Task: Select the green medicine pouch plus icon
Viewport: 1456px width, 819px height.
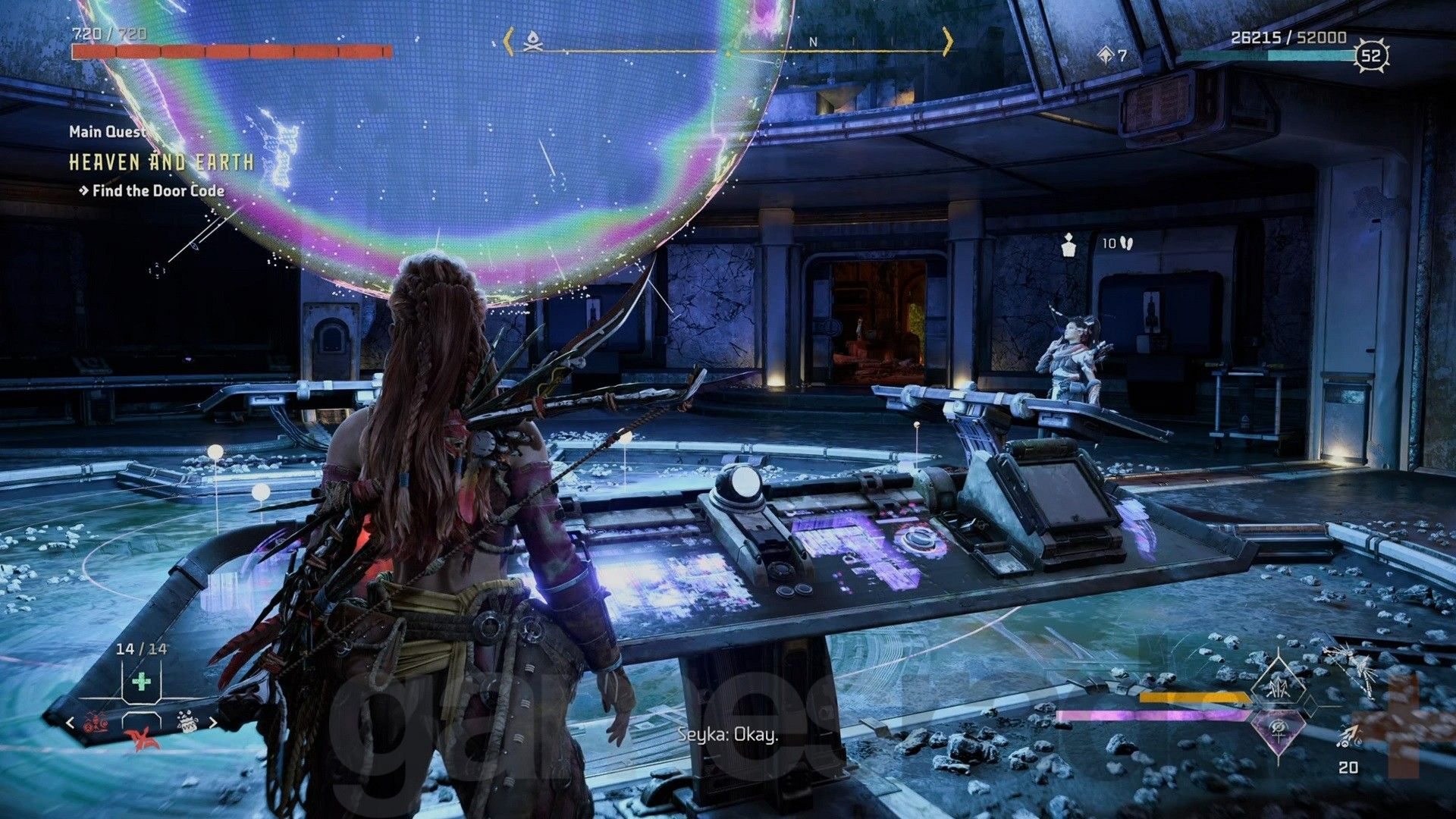Action: point(141,681)
